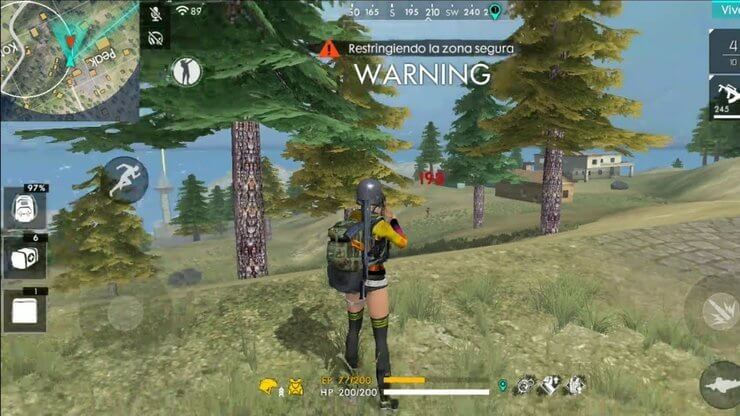740x416 pixels.
Task: Open the backpack at 97% capacity
Action: [23, 208]
